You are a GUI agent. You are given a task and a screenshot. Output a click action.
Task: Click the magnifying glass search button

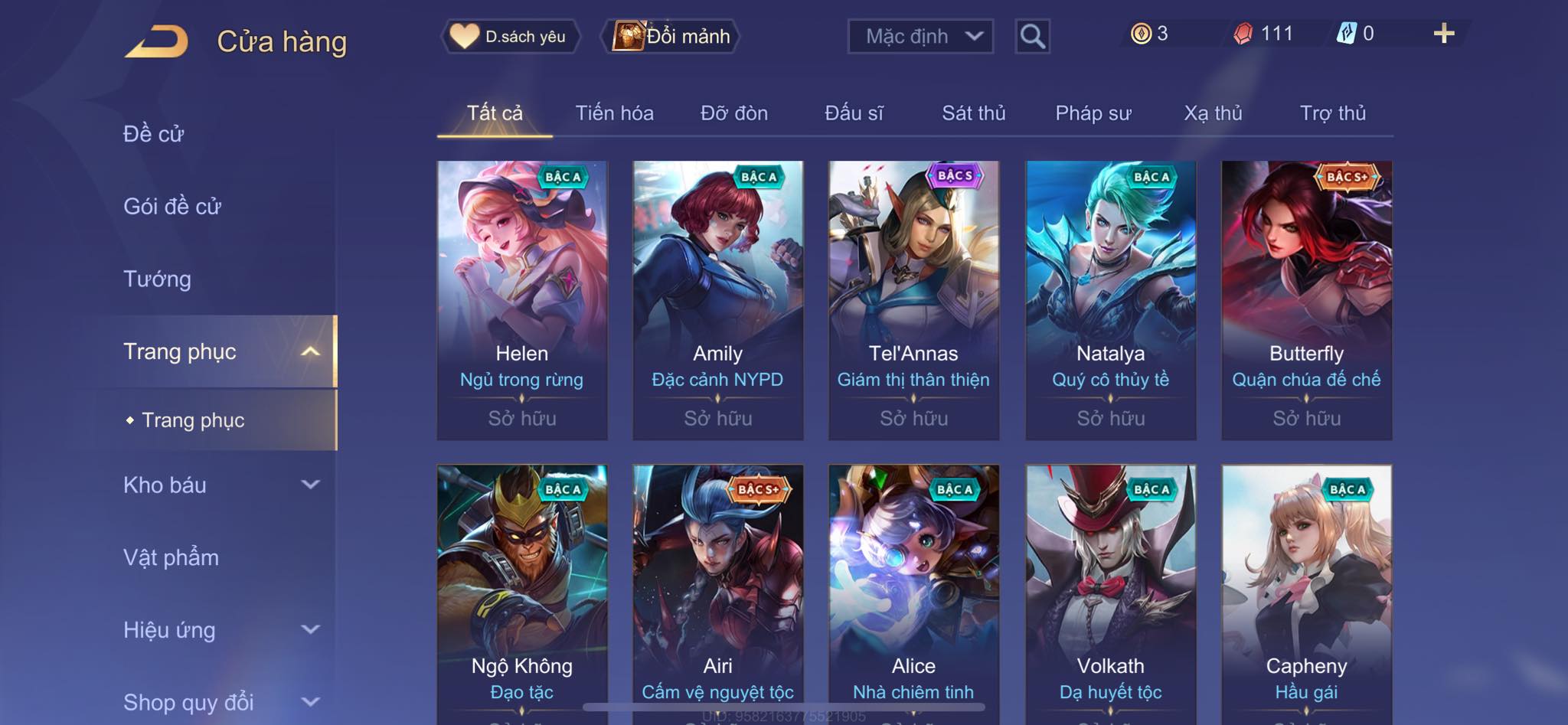tap(1032, 36)
